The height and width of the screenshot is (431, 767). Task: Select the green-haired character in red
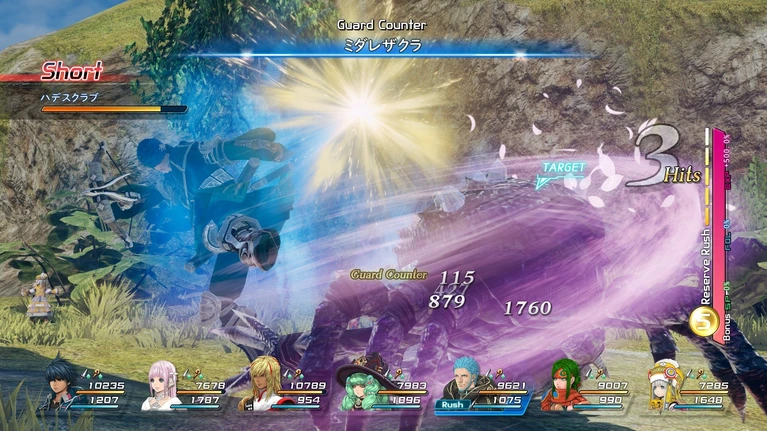click(x=562, y=388)
